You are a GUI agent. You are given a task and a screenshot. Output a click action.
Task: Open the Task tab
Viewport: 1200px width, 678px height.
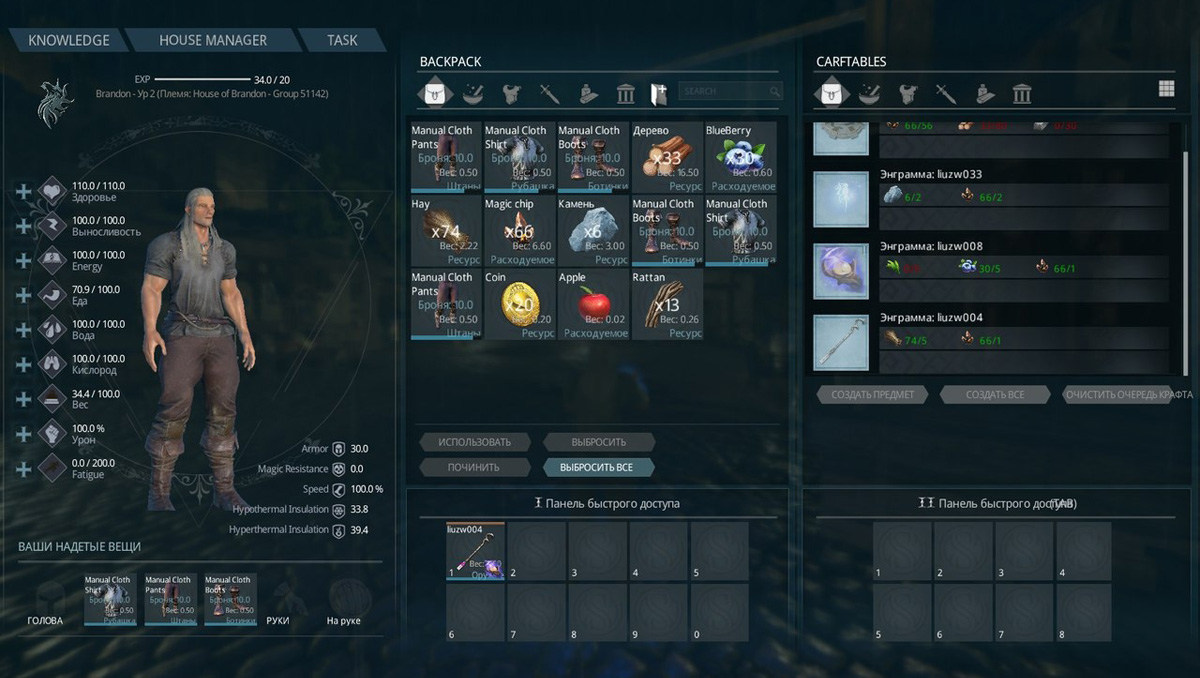pyautogui.click(x=342, y=41)
